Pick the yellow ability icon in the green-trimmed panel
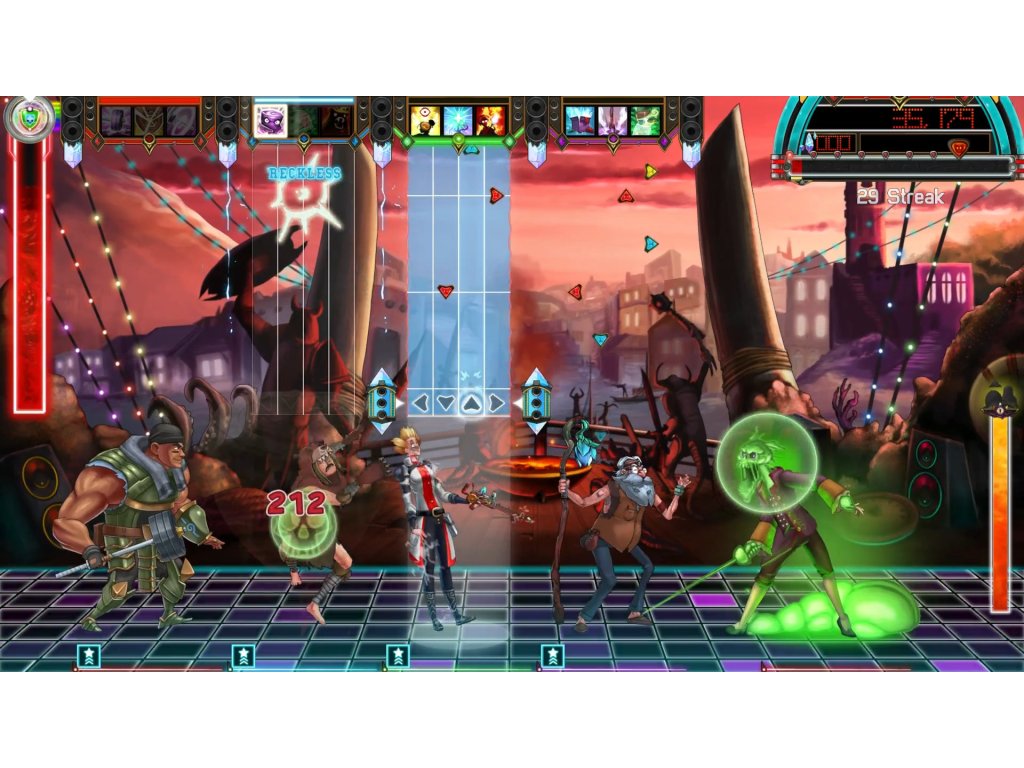This screenshot has height=768, width=1024. (425, 120)
